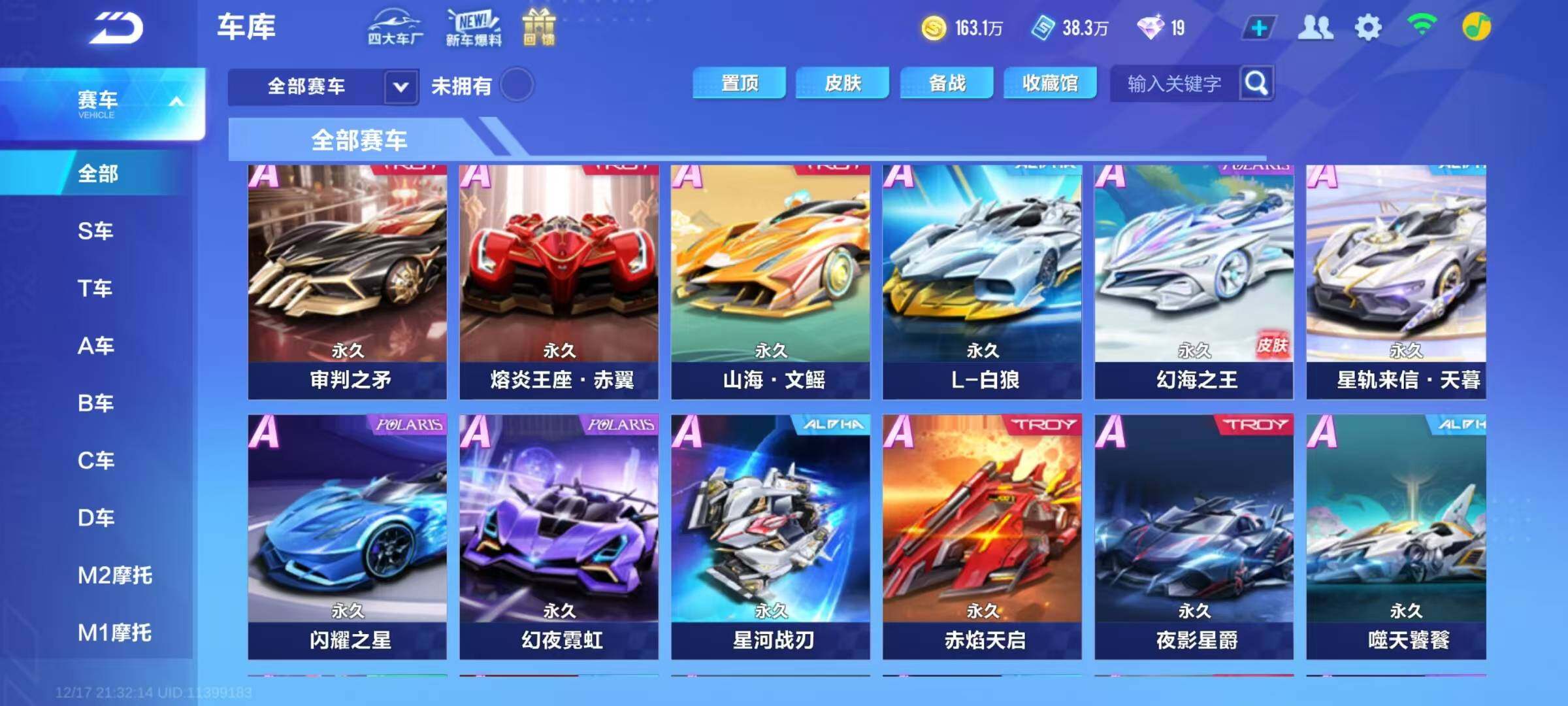Viewport: 1568px width, 706px height.
Task: Open the 四大车厂 icon
Action: [x=395, y=27]
